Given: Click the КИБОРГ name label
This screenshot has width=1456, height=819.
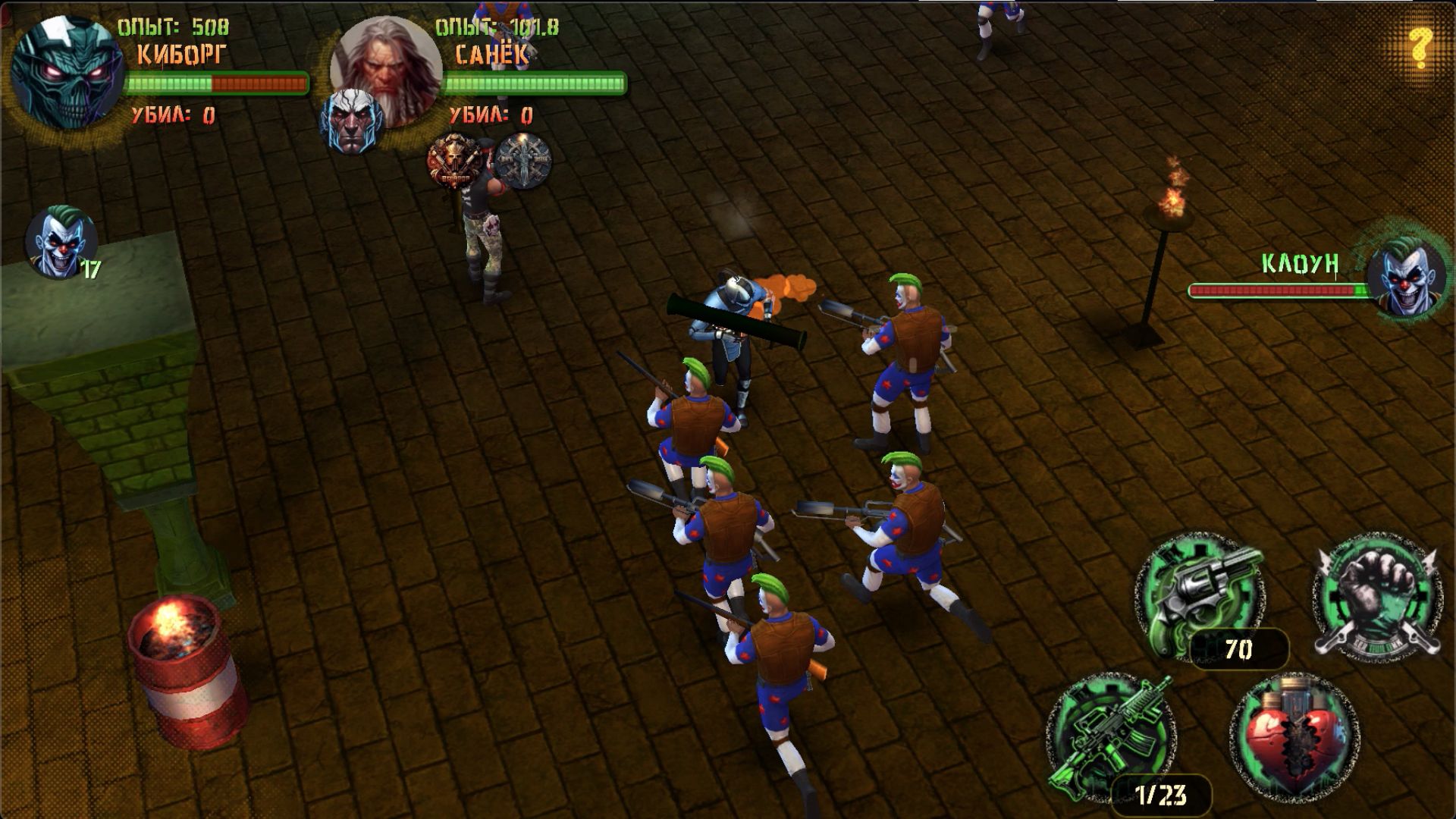Looking at the screenshot, I should pos(182,53).
